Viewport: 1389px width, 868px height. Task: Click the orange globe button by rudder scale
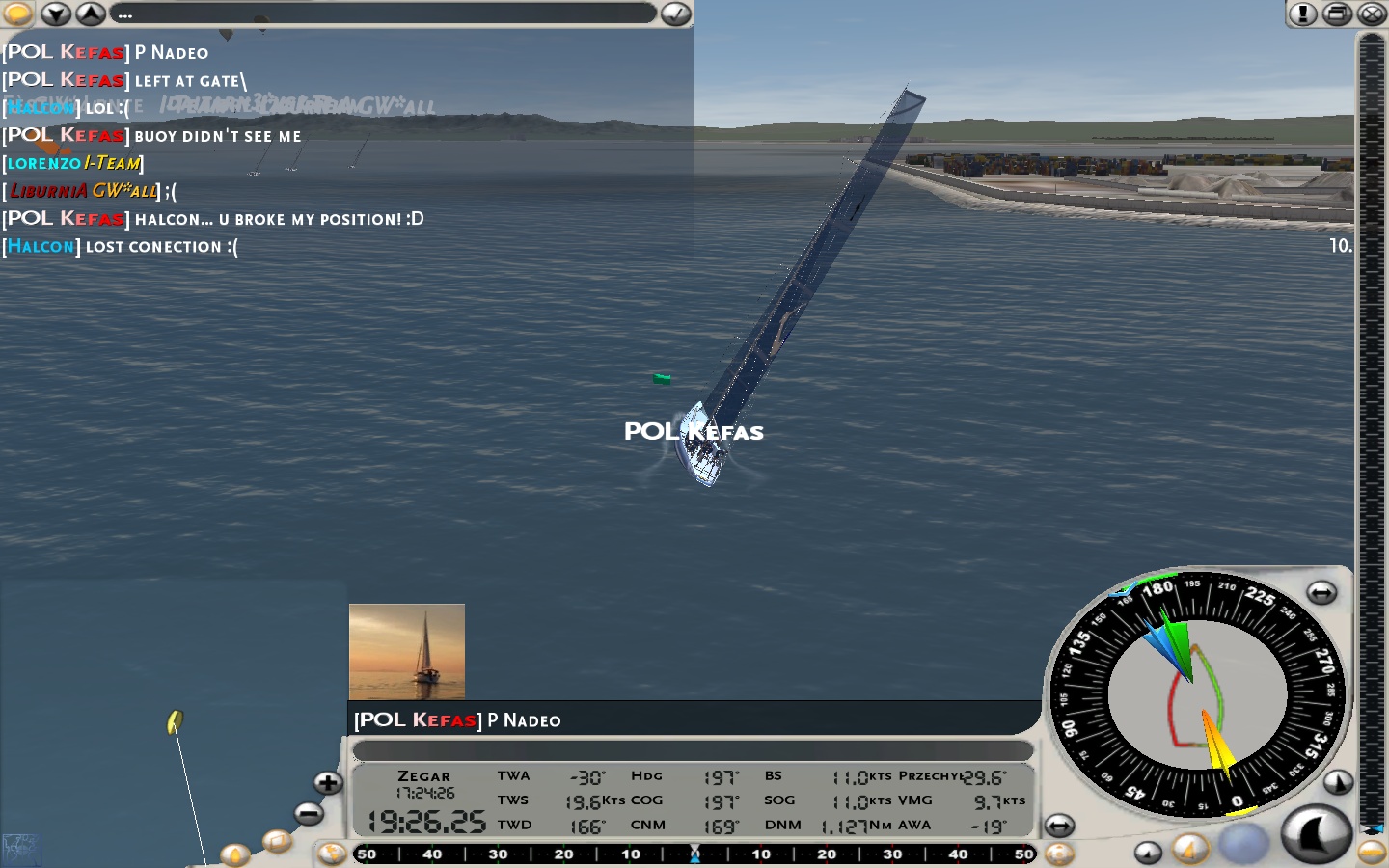332,854
